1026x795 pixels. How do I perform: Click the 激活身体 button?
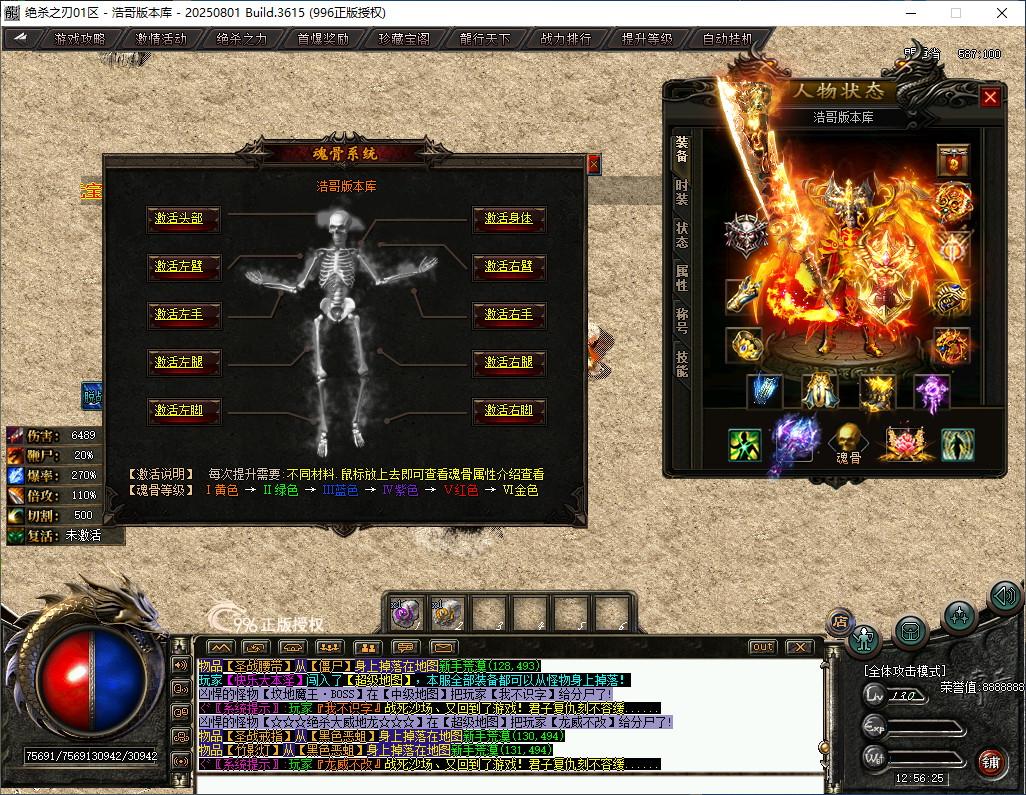[509, 218]
